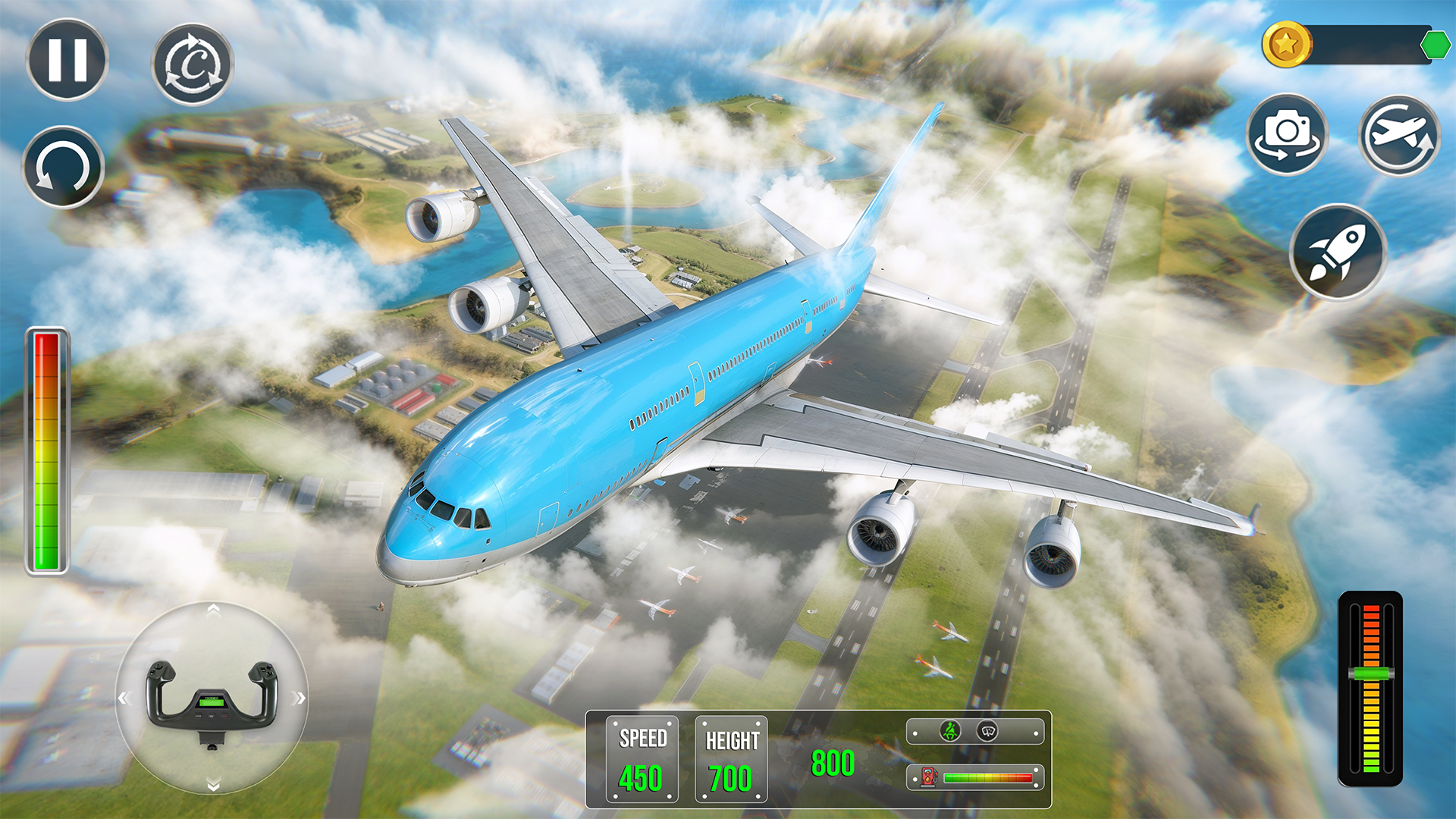The height and width of the screenshot is (819, 1456).
Task: Select the airplane selection icon
Action: [1400, 135]
